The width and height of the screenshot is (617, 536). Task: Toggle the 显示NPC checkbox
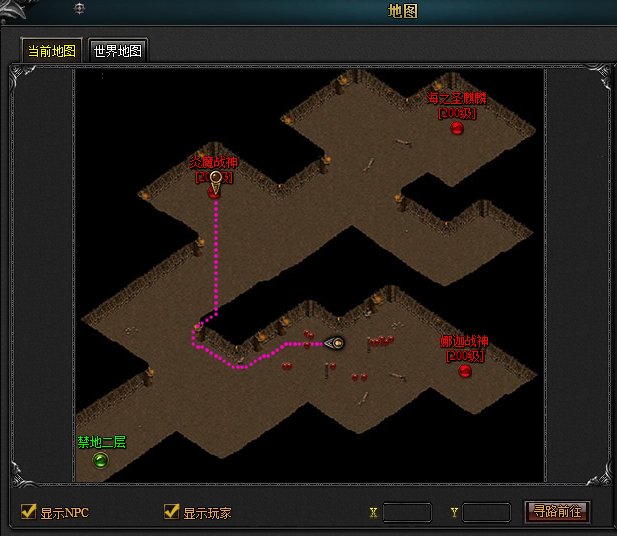point(29,512)
